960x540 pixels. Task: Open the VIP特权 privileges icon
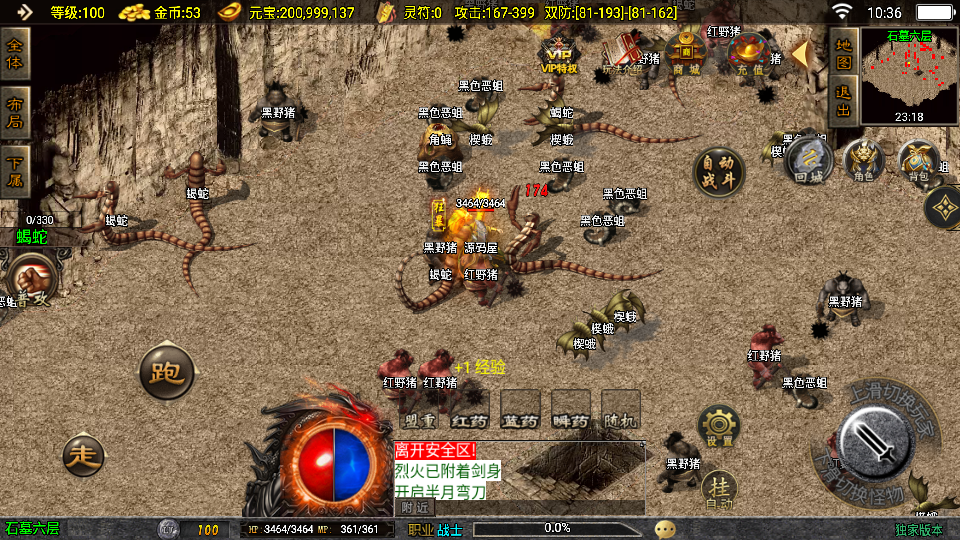coord(559,56)
